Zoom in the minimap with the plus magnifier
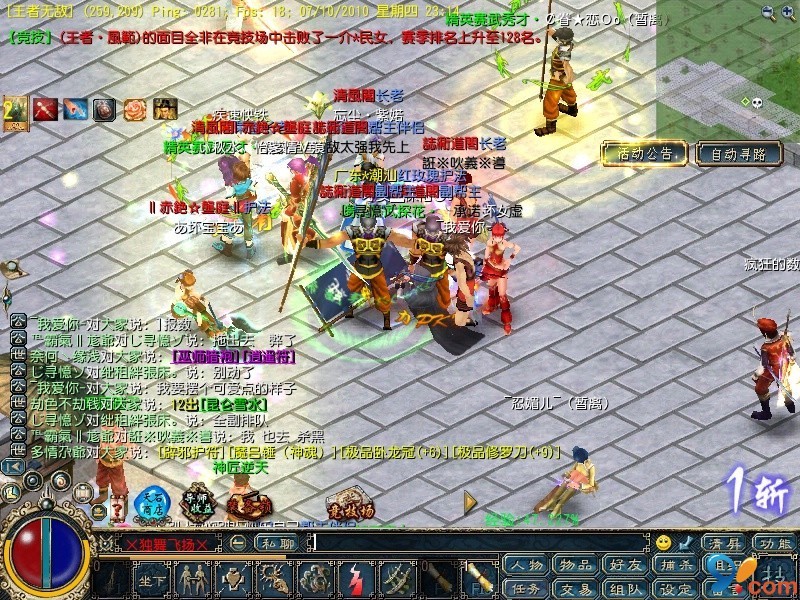The width and height of the screenshot is (800, 600). (788, 12)
